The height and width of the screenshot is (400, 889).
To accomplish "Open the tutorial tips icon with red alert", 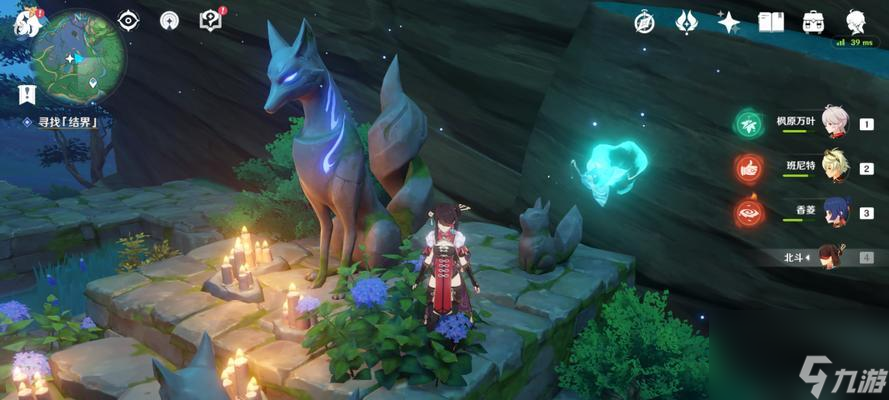I will (211, 20).
